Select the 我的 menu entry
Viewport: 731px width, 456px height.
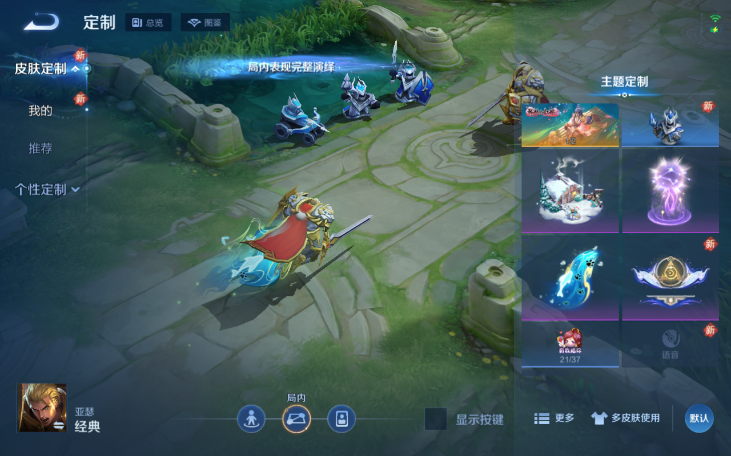point(40,110)
